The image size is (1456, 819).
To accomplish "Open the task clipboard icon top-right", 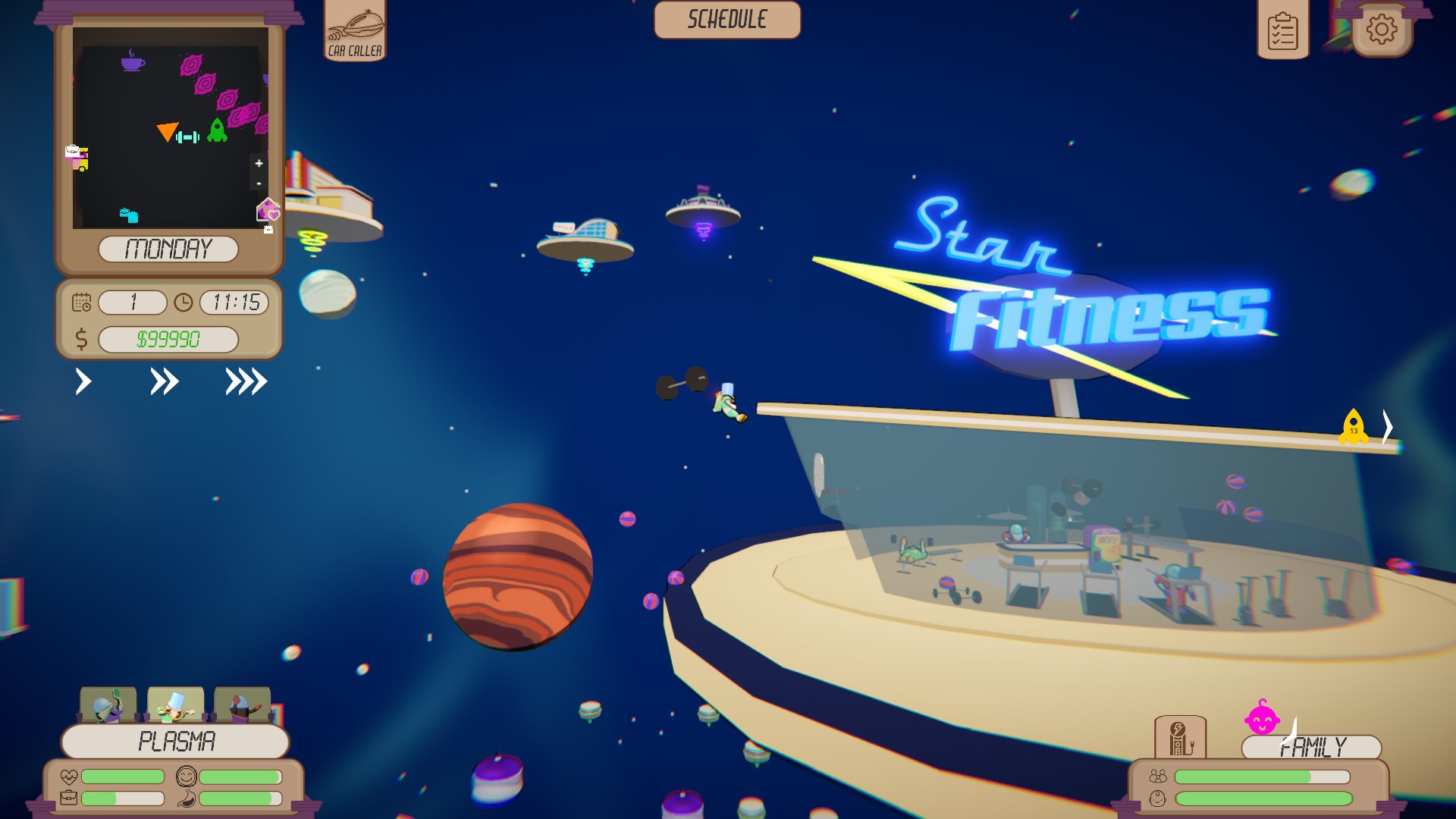I will [x=1284, y=30].
